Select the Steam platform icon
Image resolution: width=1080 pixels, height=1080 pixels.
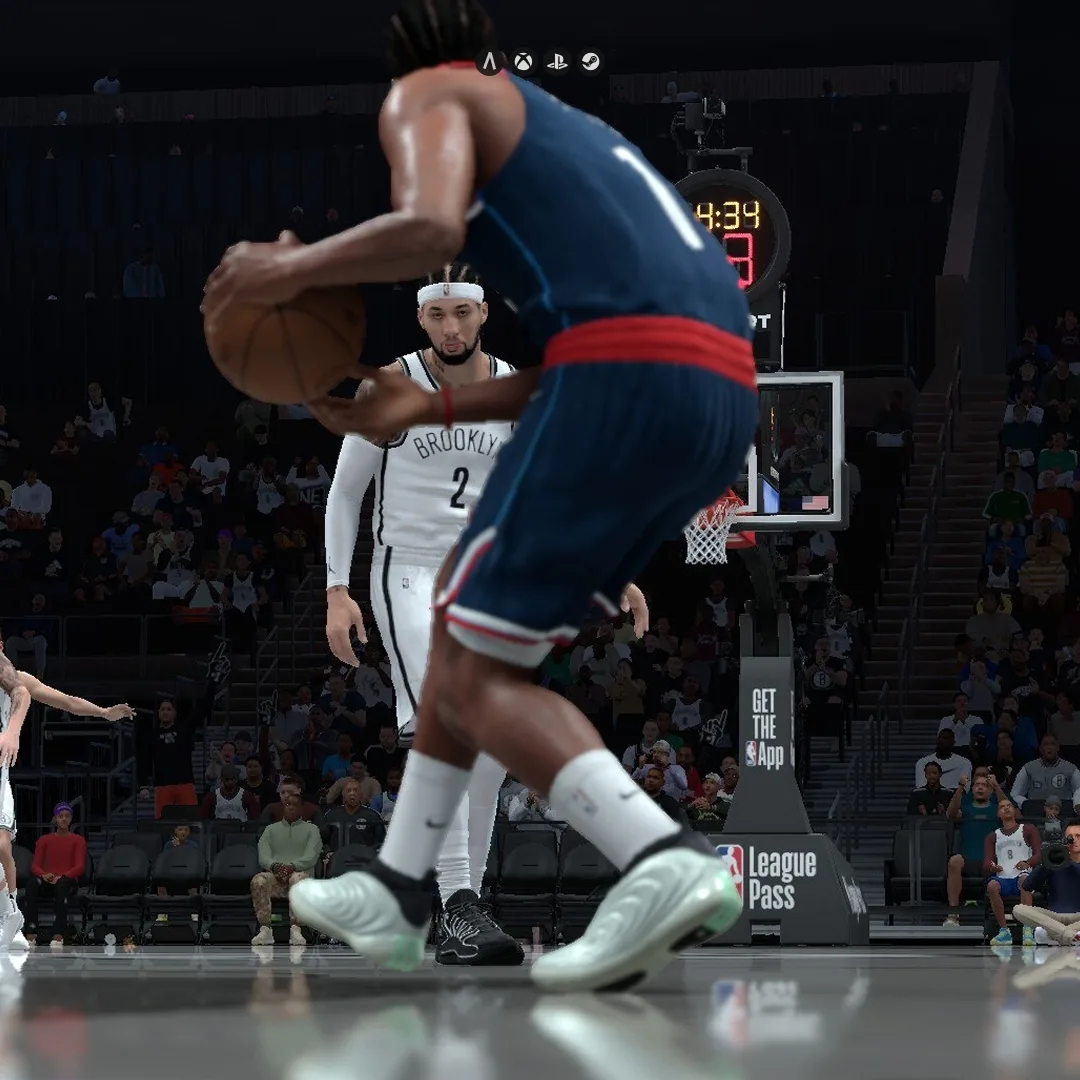(x=590, y=62)
